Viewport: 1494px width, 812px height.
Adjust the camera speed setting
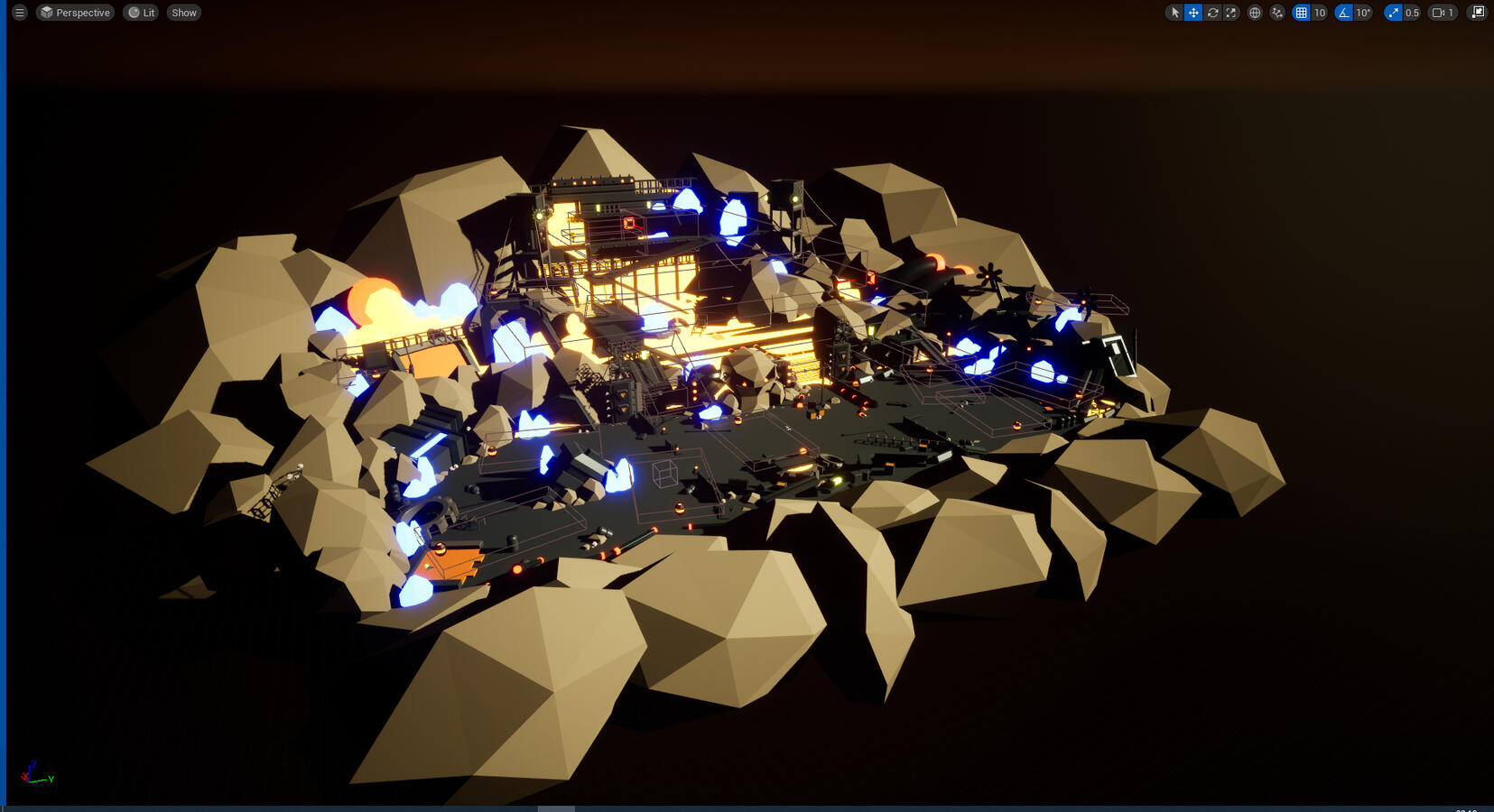coord(1443,13)
